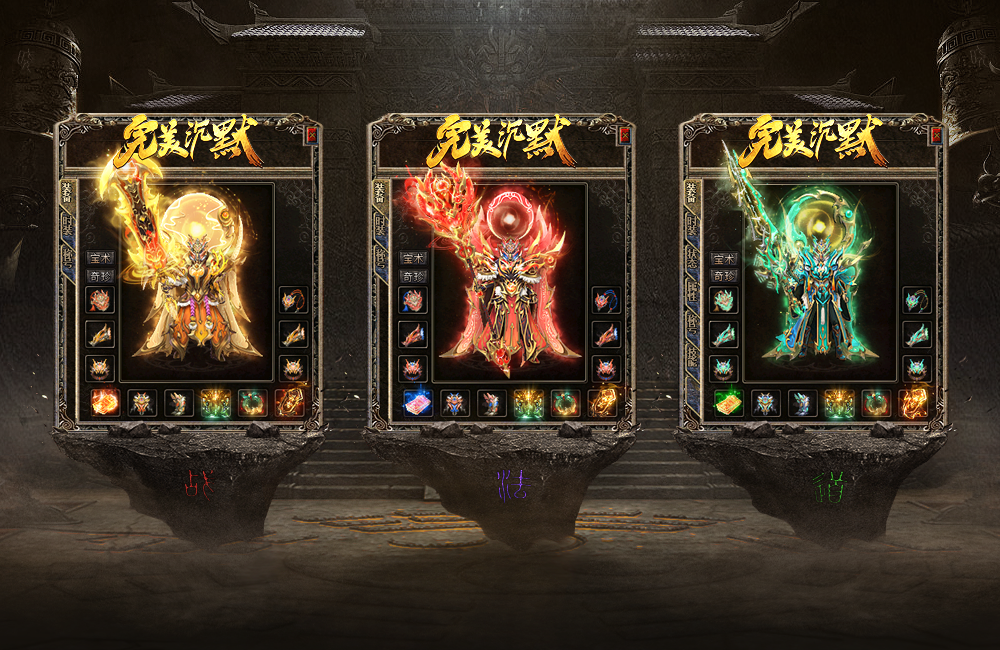Open 奇珍 in the red mage panel
Image resolution: width=1000 pixels, height=650 pixels.
[412, 275]
